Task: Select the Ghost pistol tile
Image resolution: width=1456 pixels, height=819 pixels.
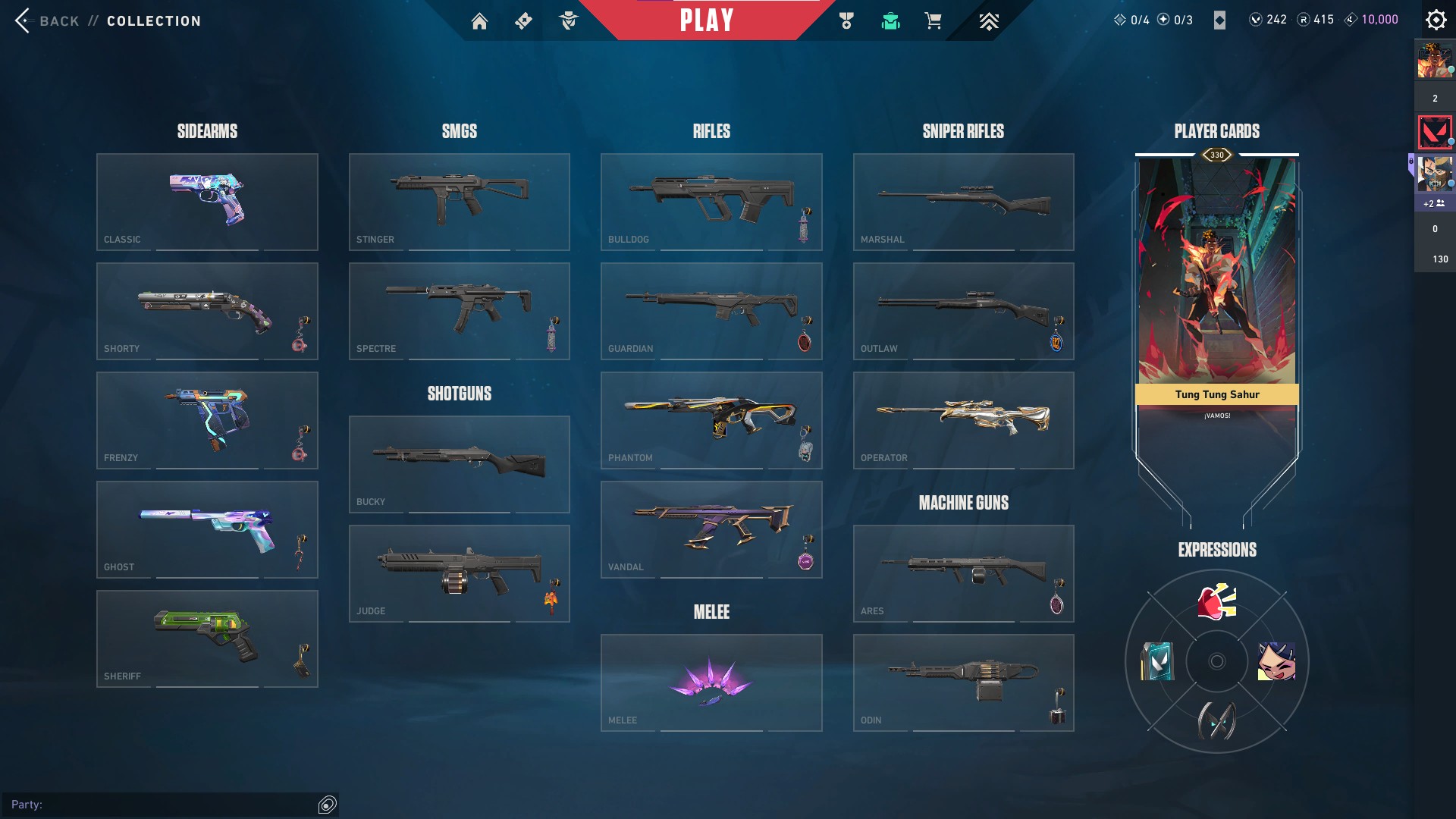Action: point(207,529)
